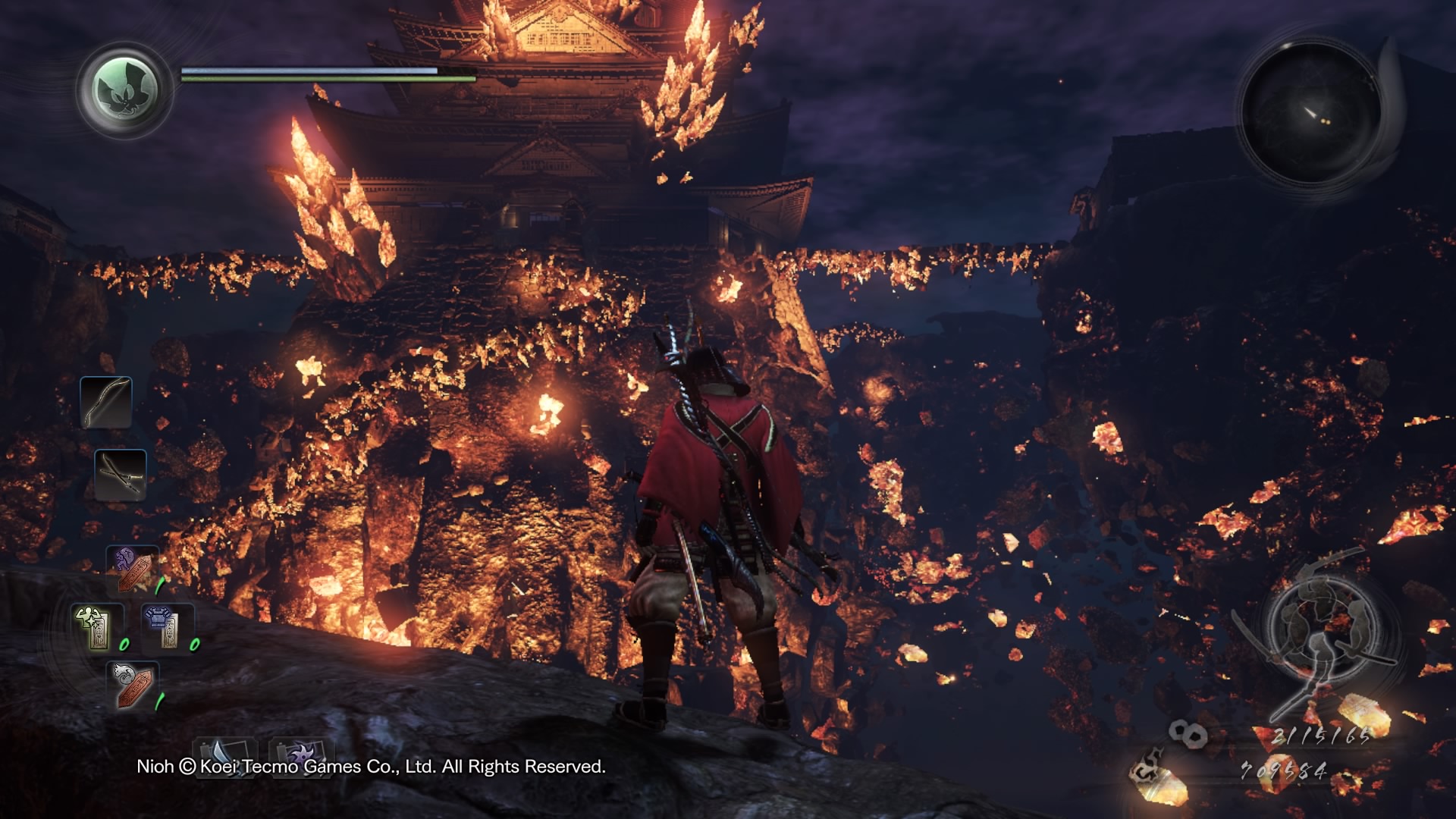Use the blue armor talisman item
This screenshot has width=1456, height=819.
[x=167, y=628]
